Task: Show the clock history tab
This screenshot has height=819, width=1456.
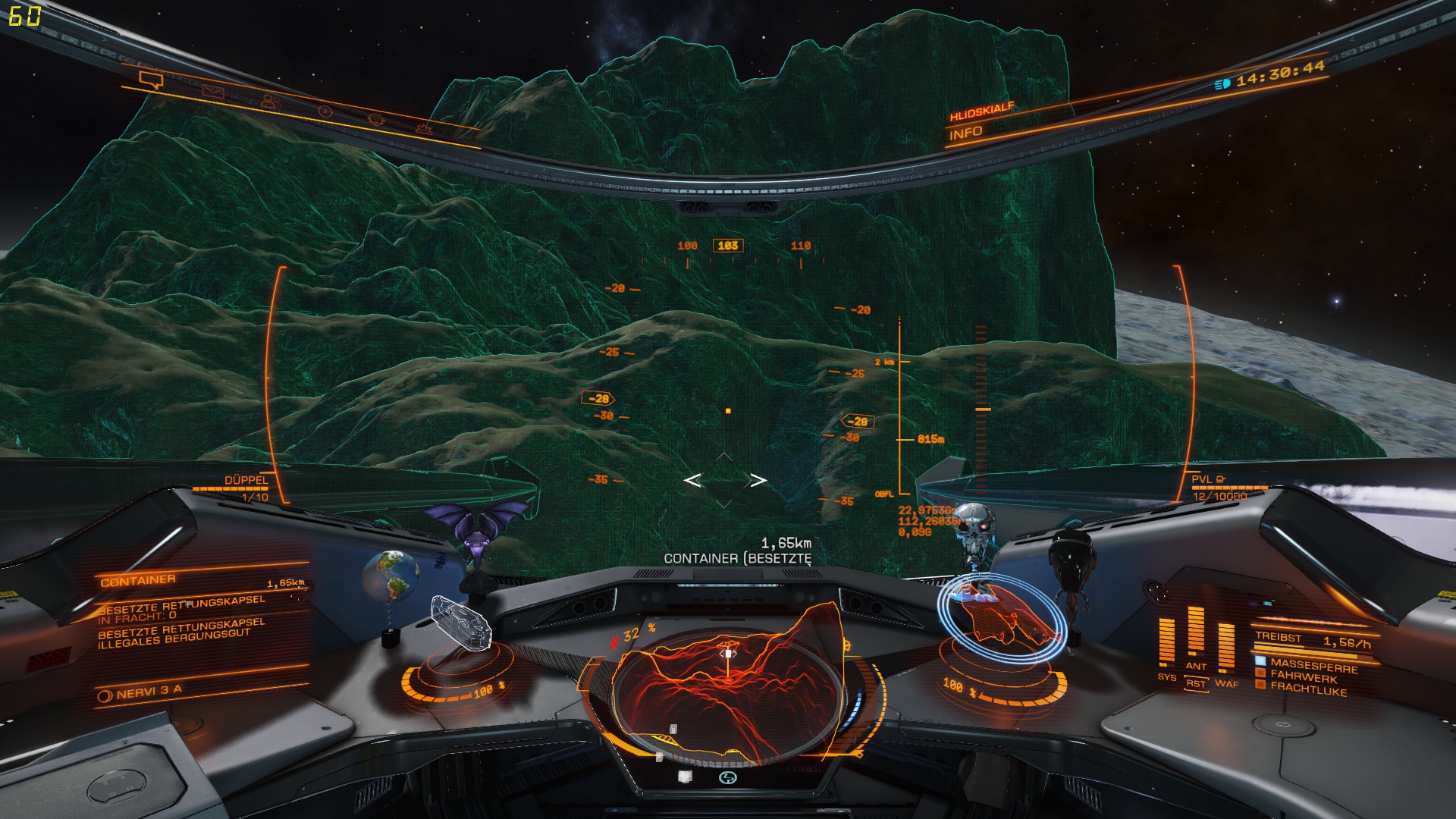Action: pyautogui.click(x=325, y=111)
